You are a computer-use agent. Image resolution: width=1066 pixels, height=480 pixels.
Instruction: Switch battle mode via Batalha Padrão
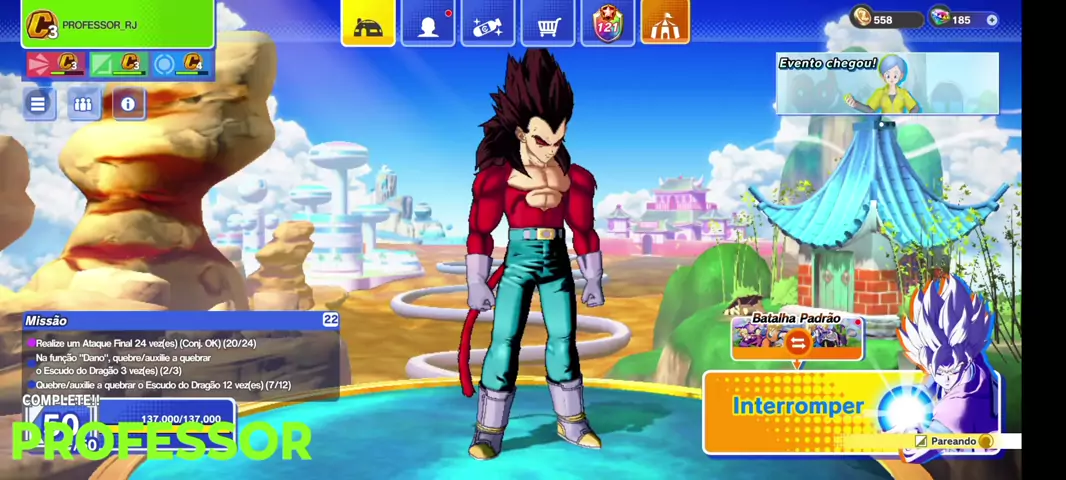click(x=797, y=337)
